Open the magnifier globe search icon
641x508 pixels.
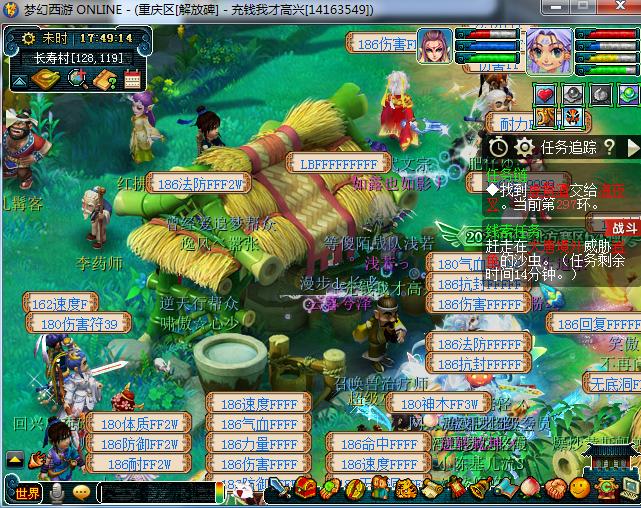76,78
